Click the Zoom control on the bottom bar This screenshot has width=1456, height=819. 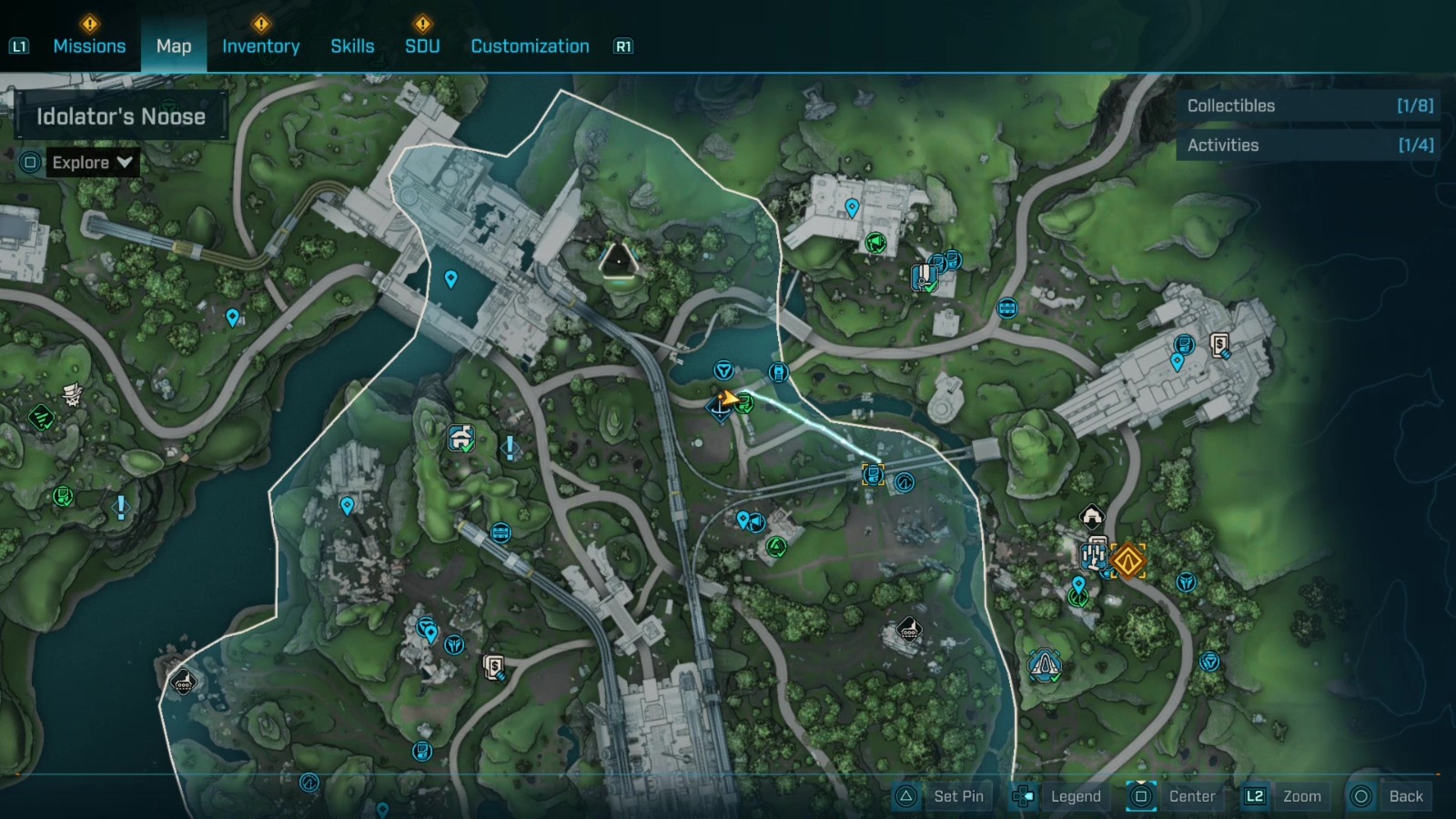tap(1303, 795)
